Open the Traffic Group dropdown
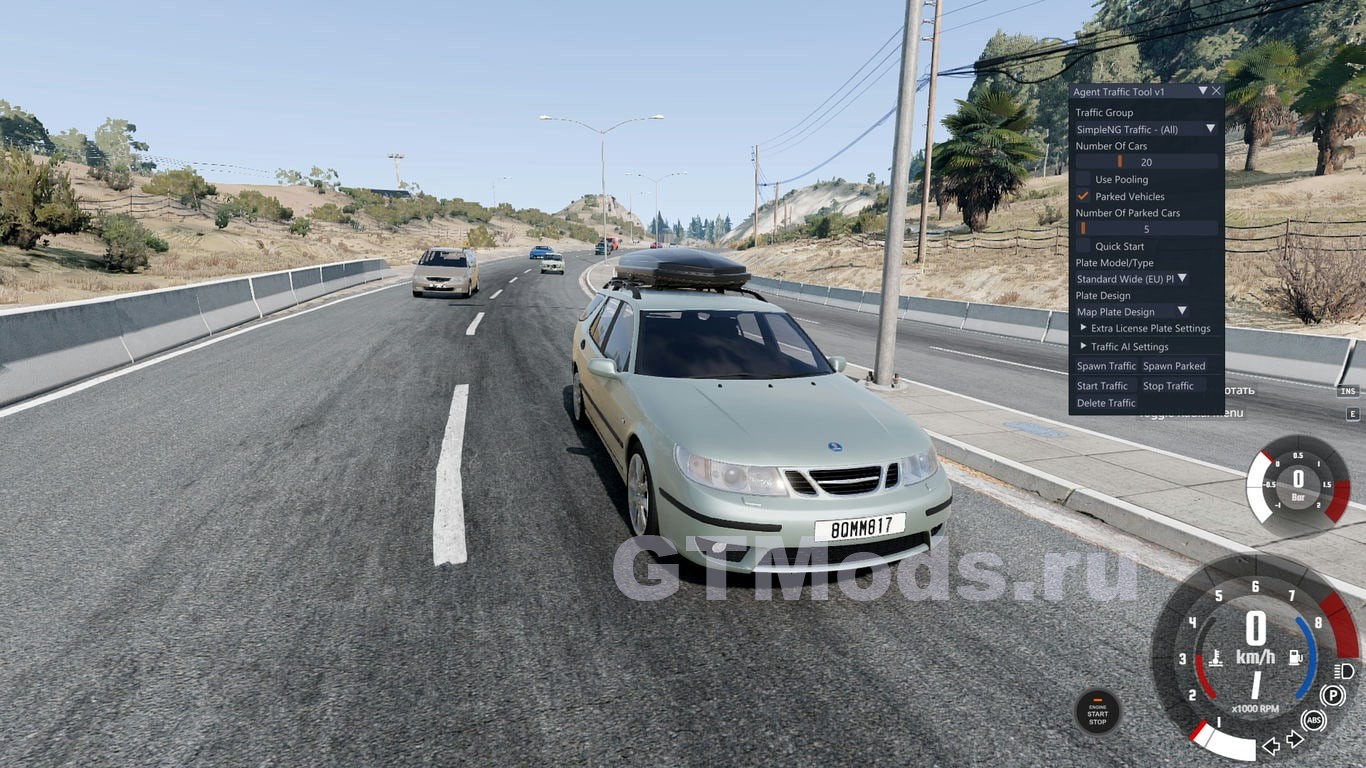This screenshot has width=1366, height=768. click(x=1145, y=129)
